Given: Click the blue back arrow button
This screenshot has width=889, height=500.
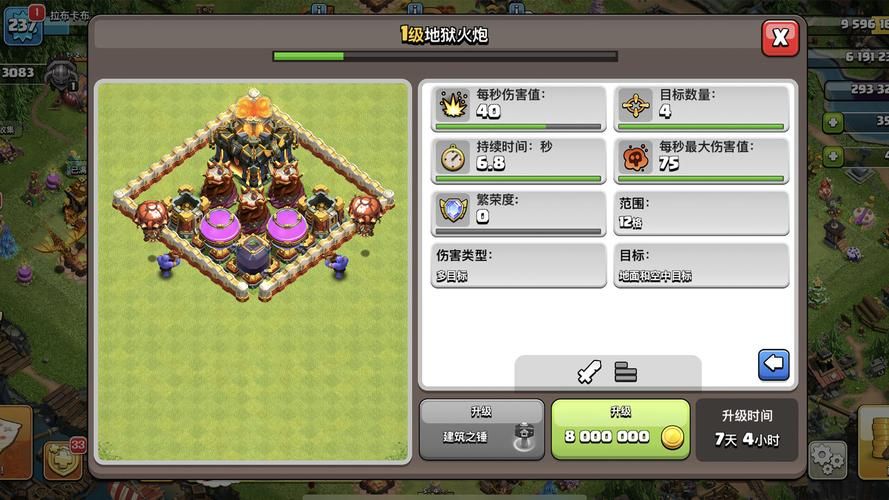Looking at the screenshot, I should 773,365.
